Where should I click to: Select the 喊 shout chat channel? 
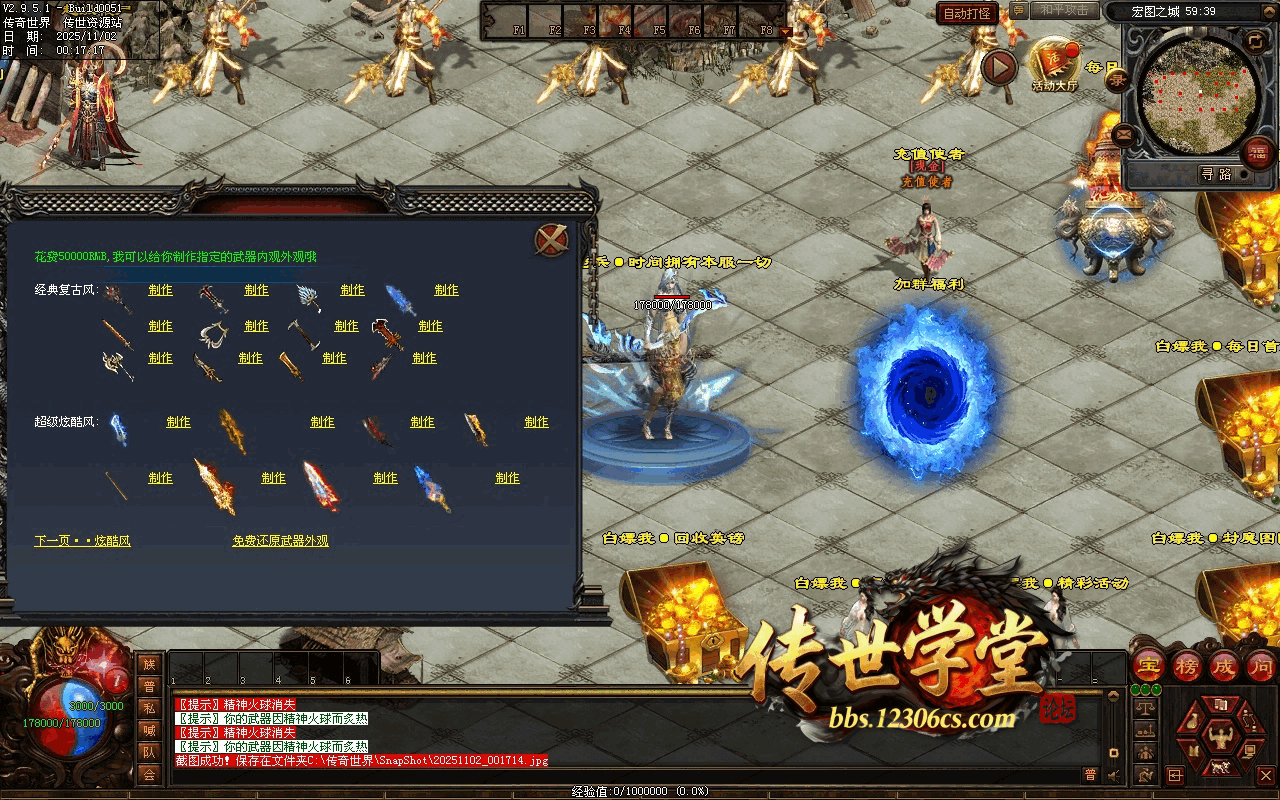[149, 730]
